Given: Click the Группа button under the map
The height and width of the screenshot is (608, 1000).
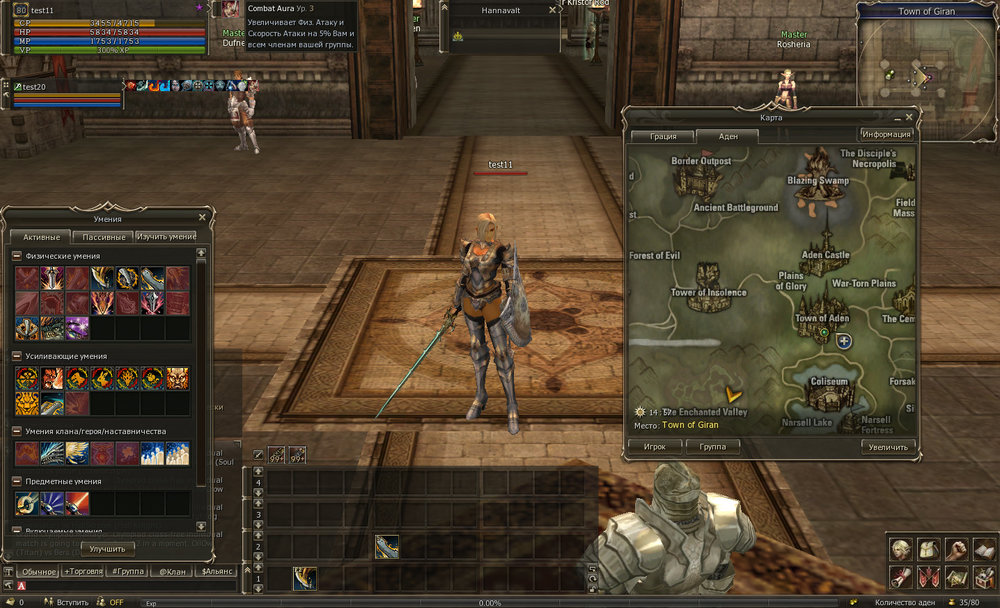Looking at the screenshot, I should point(712,447).
